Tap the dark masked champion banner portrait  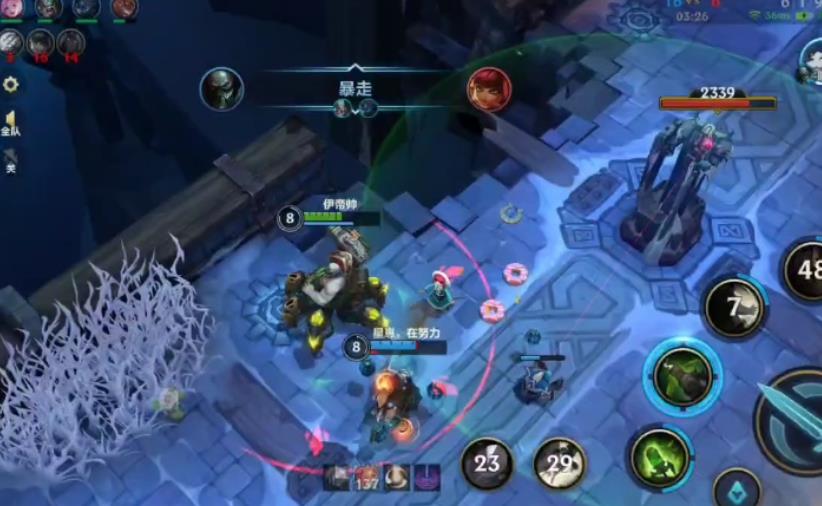[221, 89]
